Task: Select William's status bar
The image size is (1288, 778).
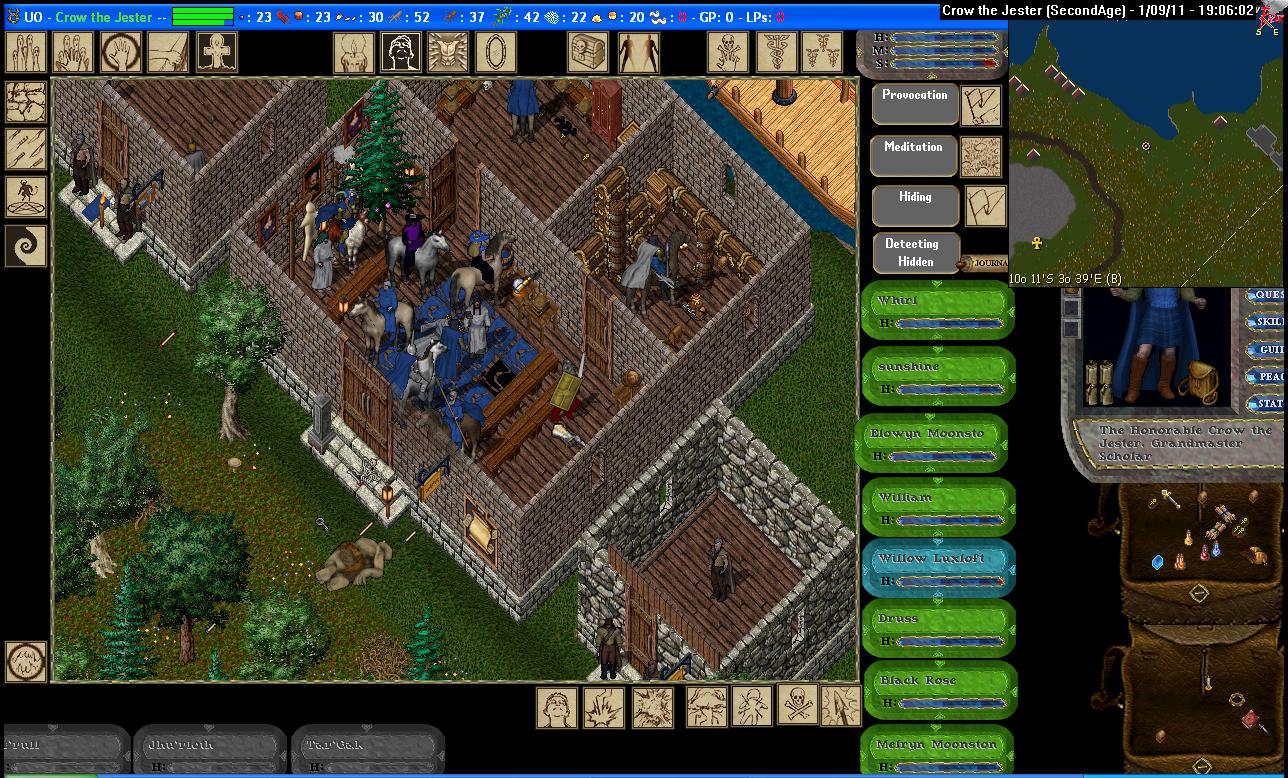Action: coord(938,506)
